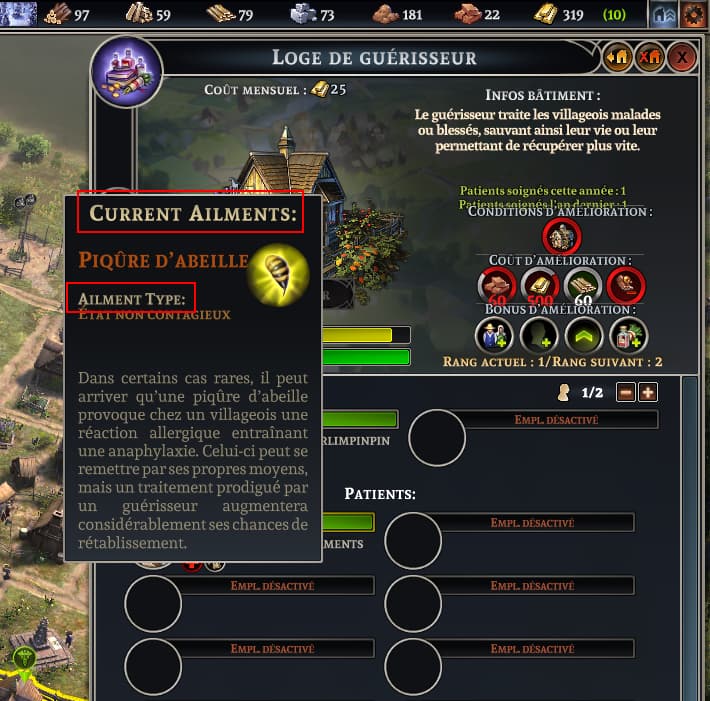Screen dimensions: 710x701
Task: Open the settings gear in top bar
Action: point(692,14)
